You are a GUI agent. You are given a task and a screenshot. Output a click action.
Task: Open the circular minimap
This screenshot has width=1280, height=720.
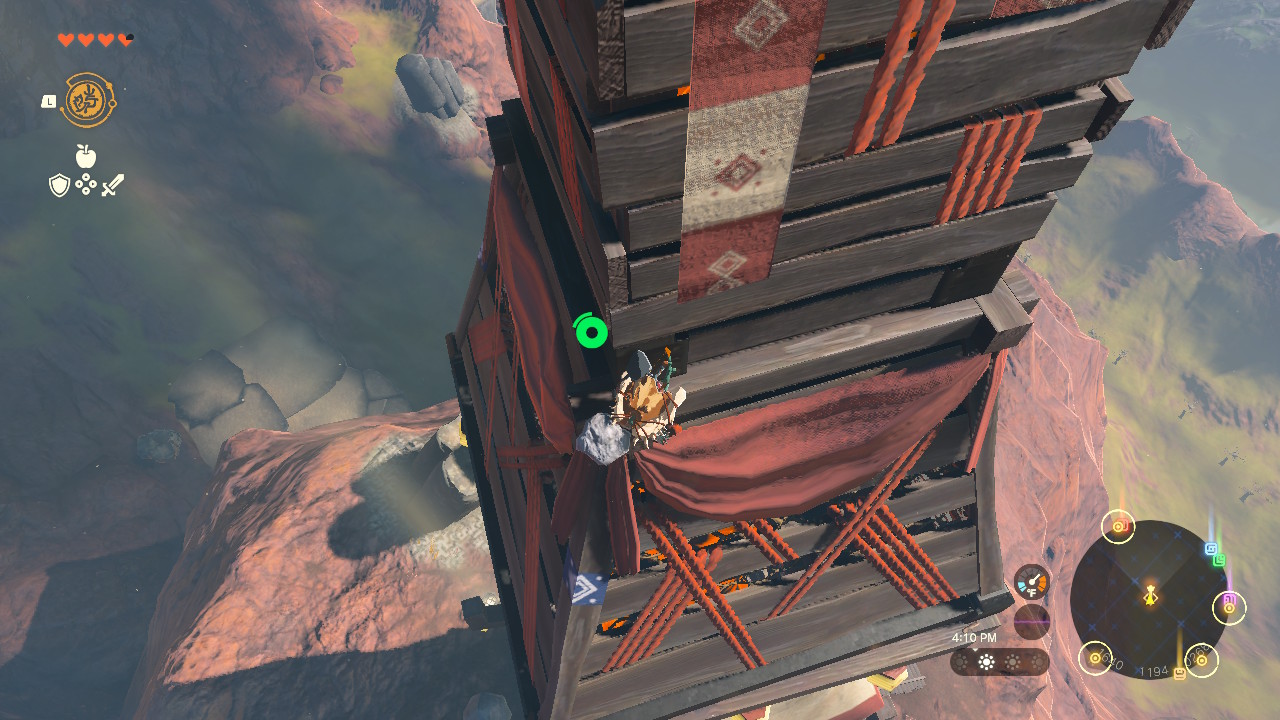point(1150,598)
